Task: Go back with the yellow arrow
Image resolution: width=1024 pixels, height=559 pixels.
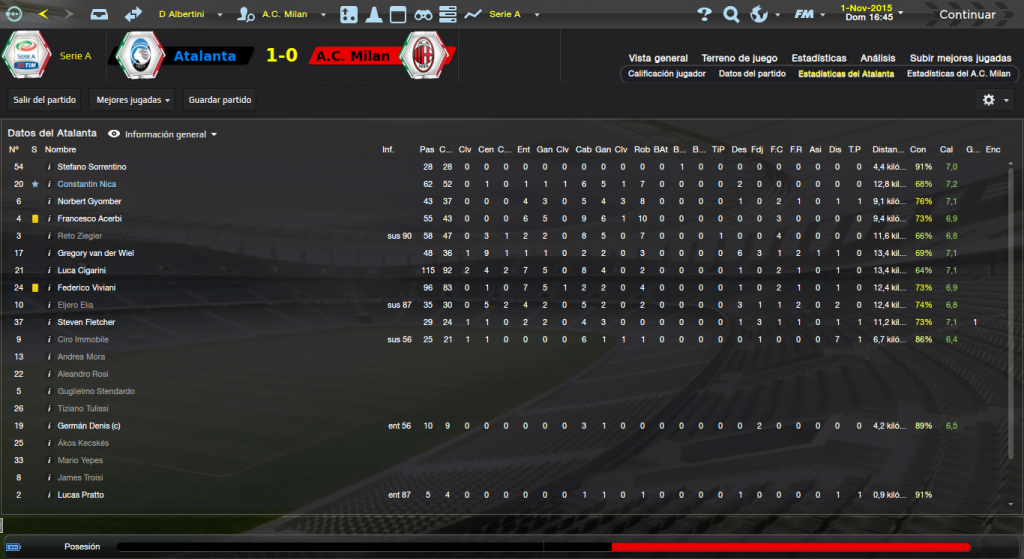Action: (42, 15)
